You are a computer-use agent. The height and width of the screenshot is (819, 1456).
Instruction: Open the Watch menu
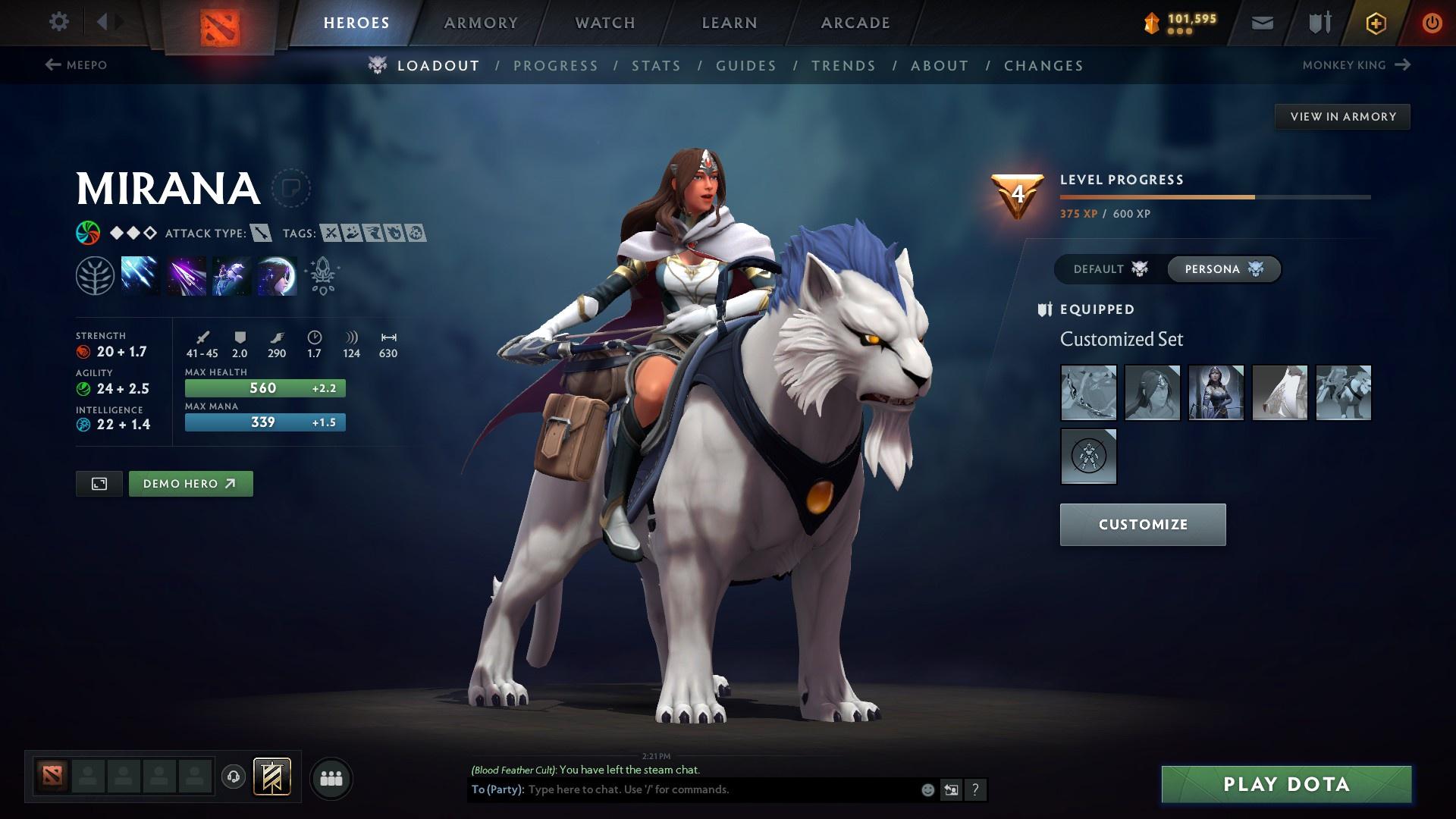tap(603, 22)
